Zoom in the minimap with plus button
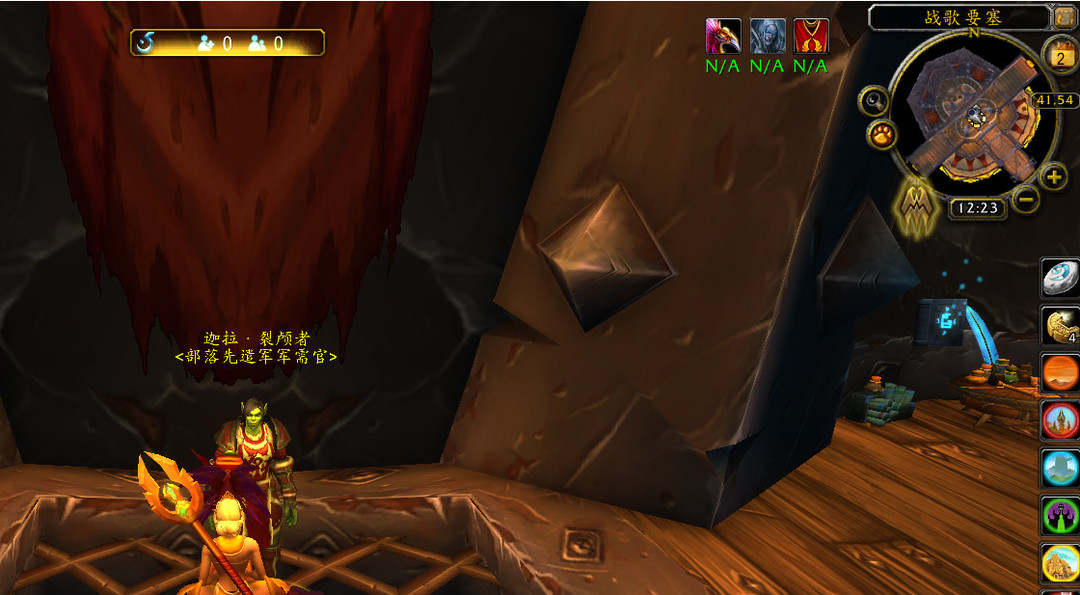 coord(1054,178)
